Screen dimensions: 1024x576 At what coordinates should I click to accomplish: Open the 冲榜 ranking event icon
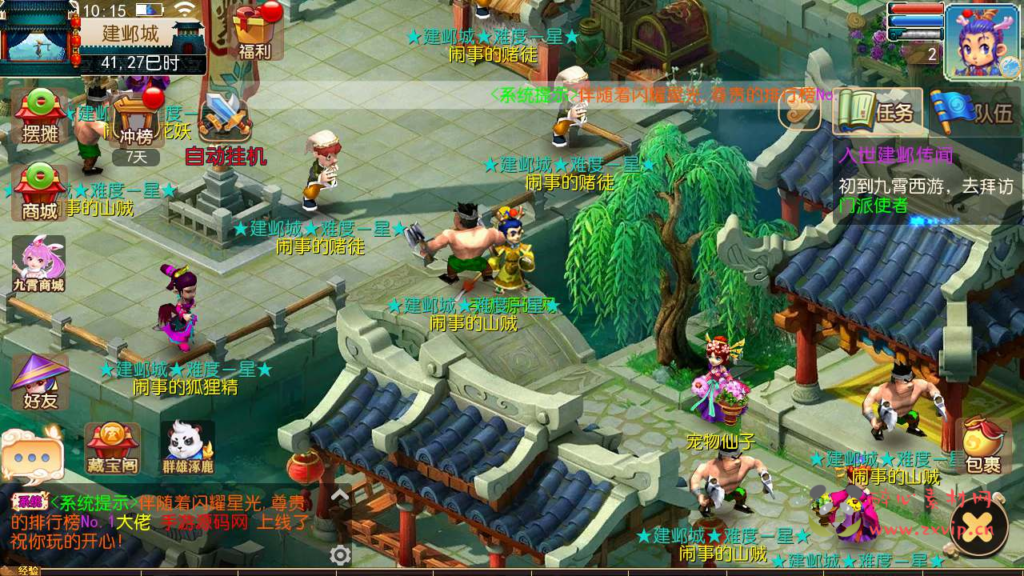136,118
